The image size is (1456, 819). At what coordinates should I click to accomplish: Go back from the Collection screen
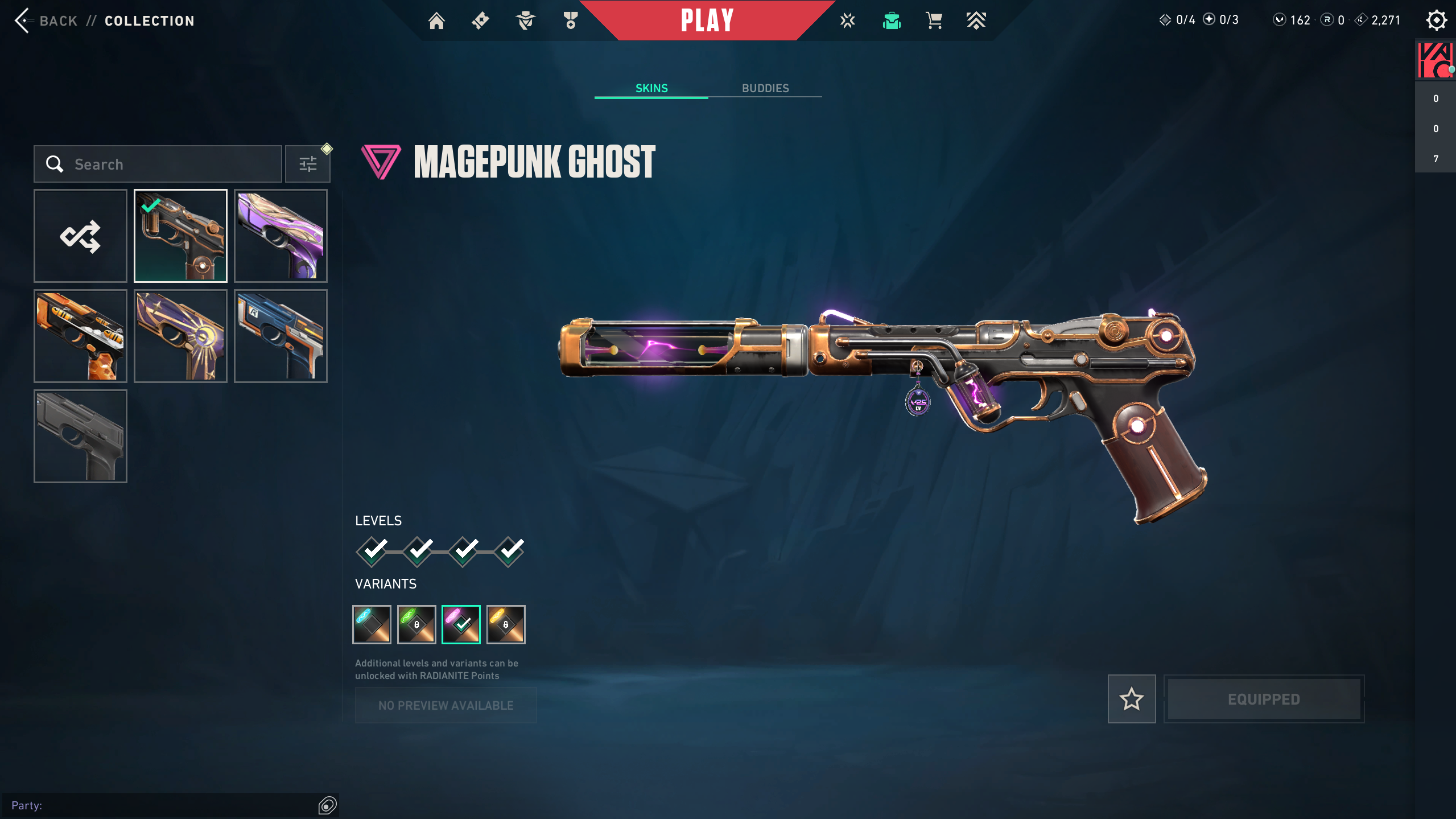click(x=46, y=21)
